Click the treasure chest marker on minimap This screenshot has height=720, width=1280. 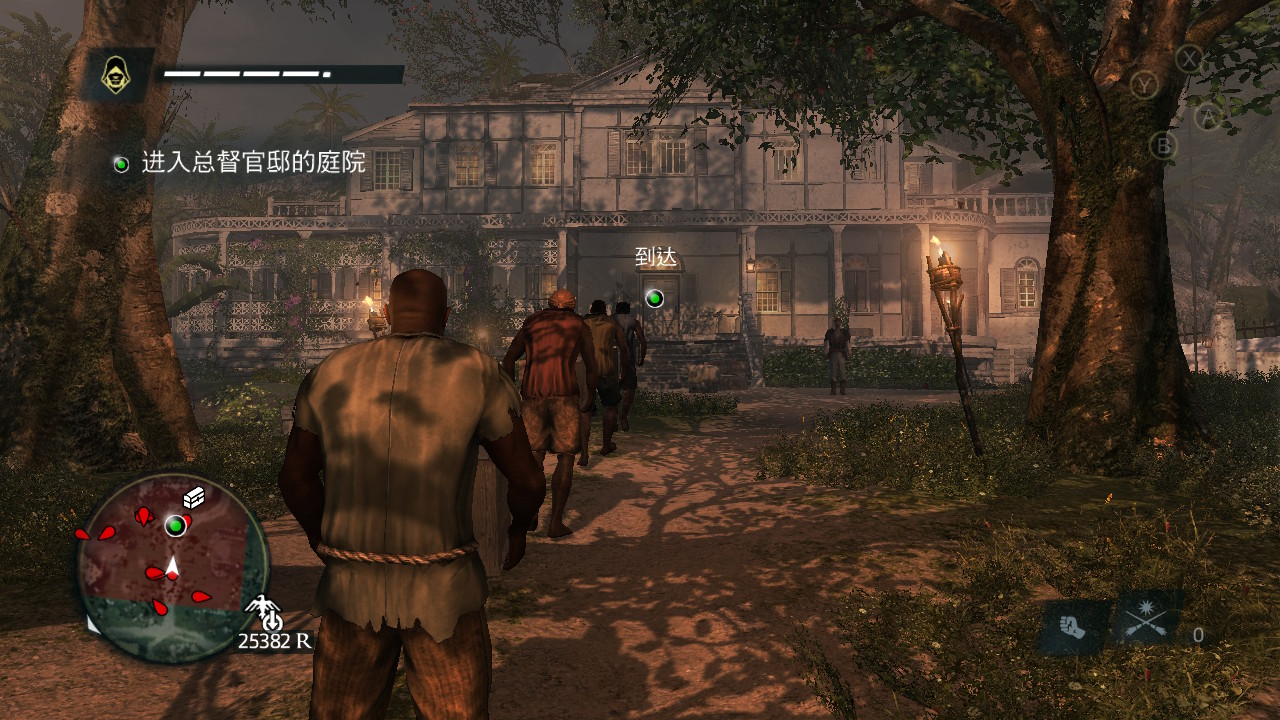tap(194, 499)
